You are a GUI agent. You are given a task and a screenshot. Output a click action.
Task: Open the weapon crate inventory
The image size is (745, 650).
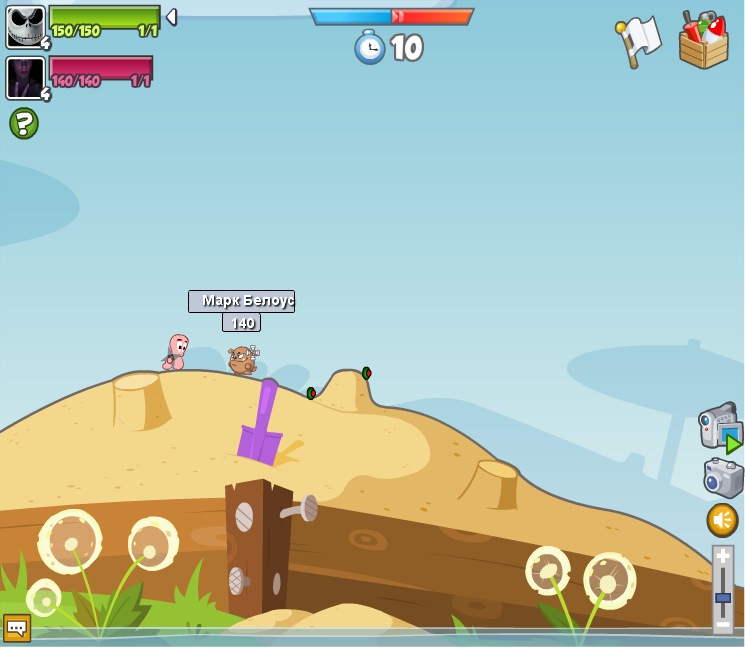click(x=703, y=41)
